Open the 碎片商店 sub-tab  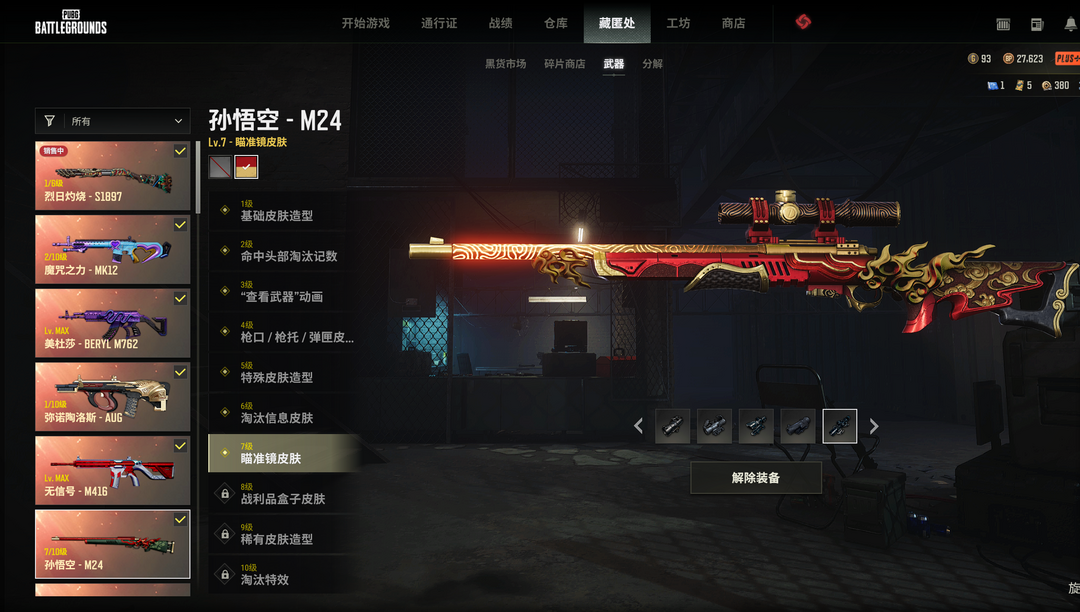(x=564, y=64)
